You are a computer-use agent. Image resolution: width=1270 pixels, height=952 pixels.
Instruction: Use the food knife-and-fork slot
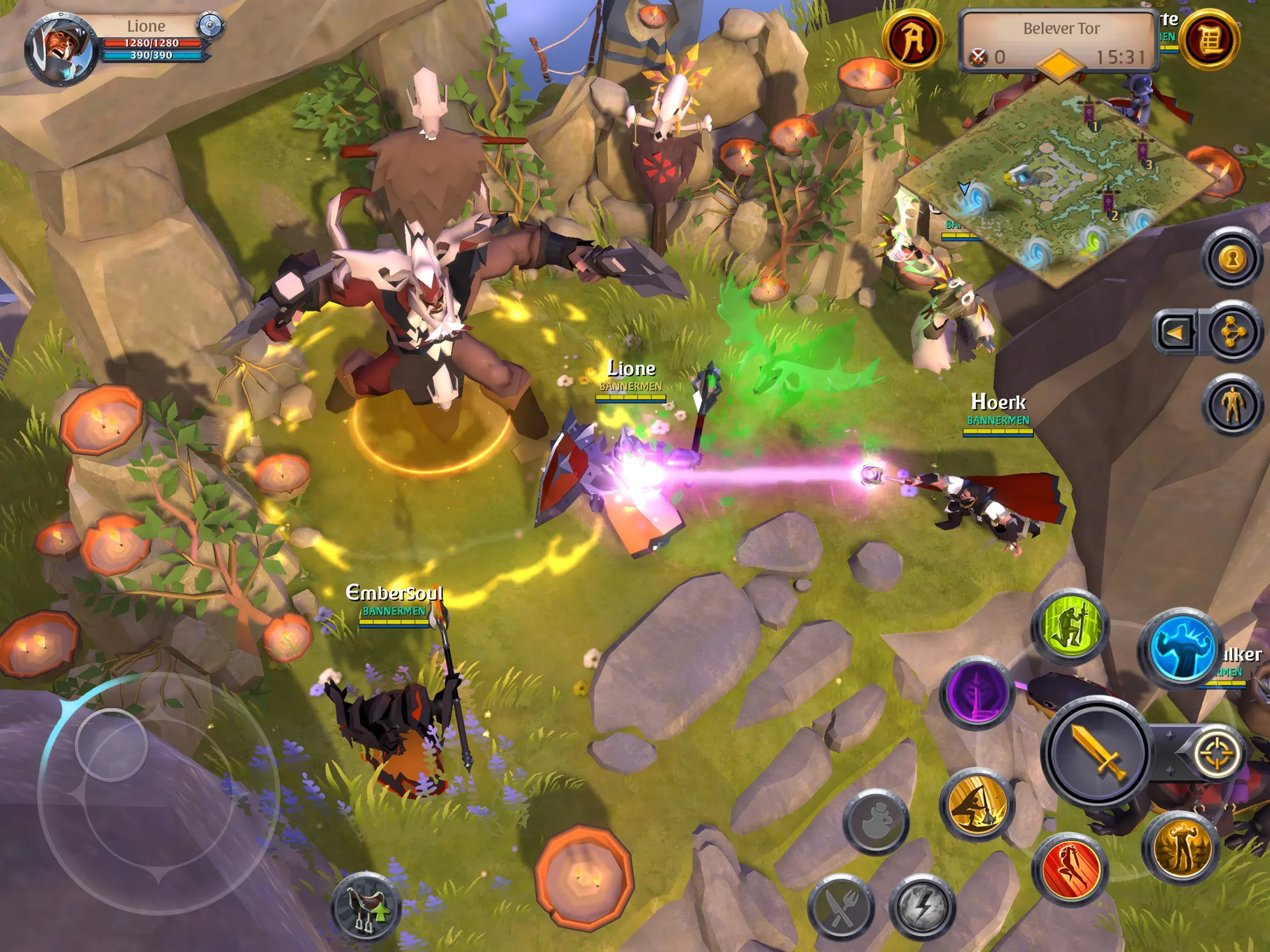tap(840, 908)
